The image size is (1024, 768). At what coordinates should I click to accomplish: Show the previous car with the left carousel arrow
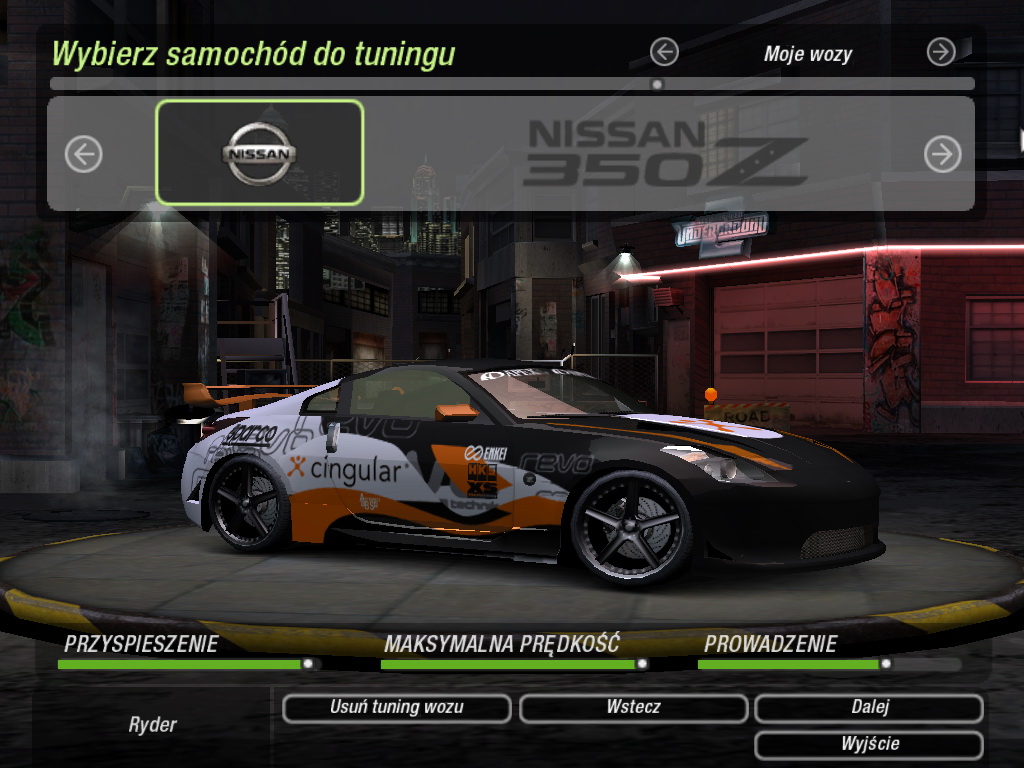[x=84, y=154]
